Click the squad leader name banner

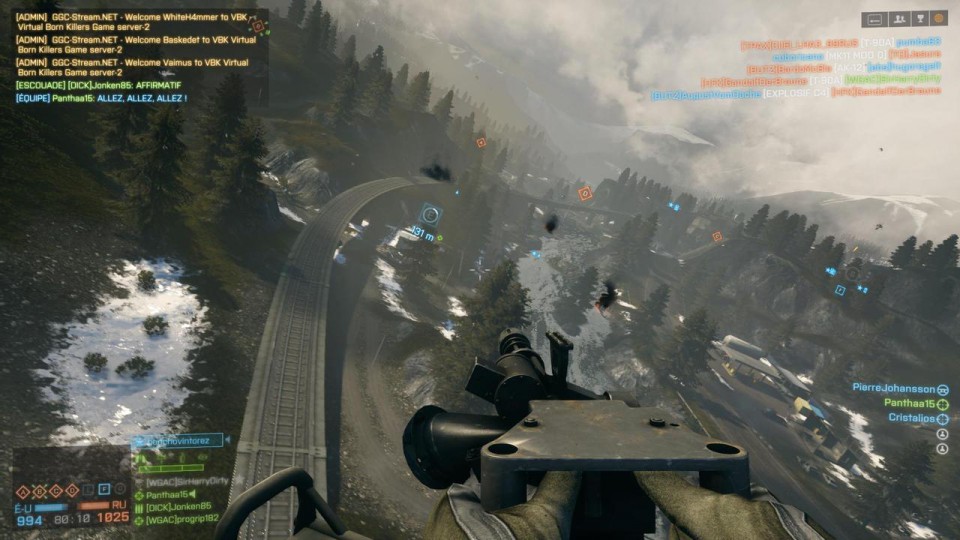pos(180,440)
